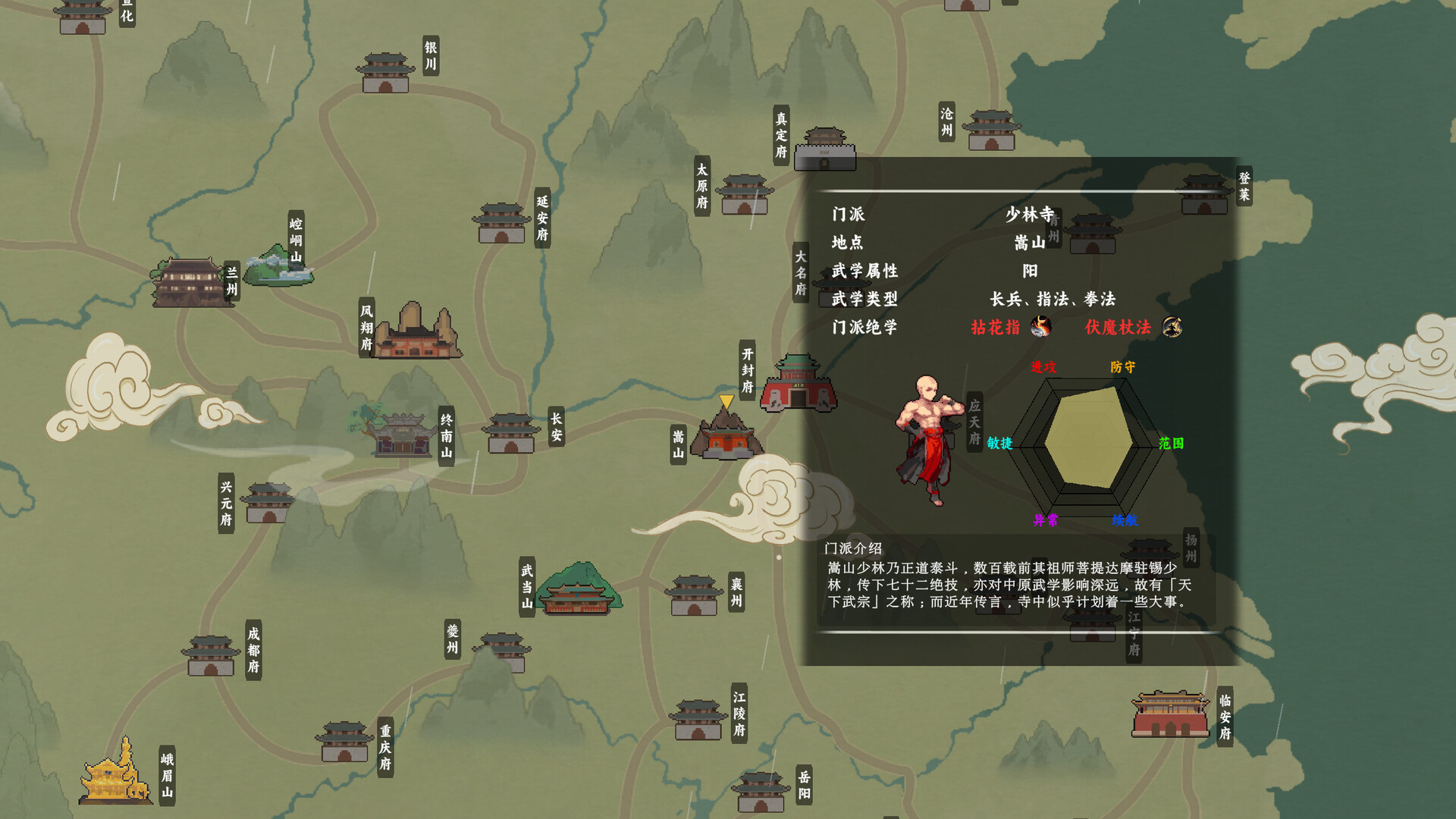This screenshot has width=1456, height=819.
Task: Choose the Taiyuan (太原府) city node
Action: click(x=744, y=195)
